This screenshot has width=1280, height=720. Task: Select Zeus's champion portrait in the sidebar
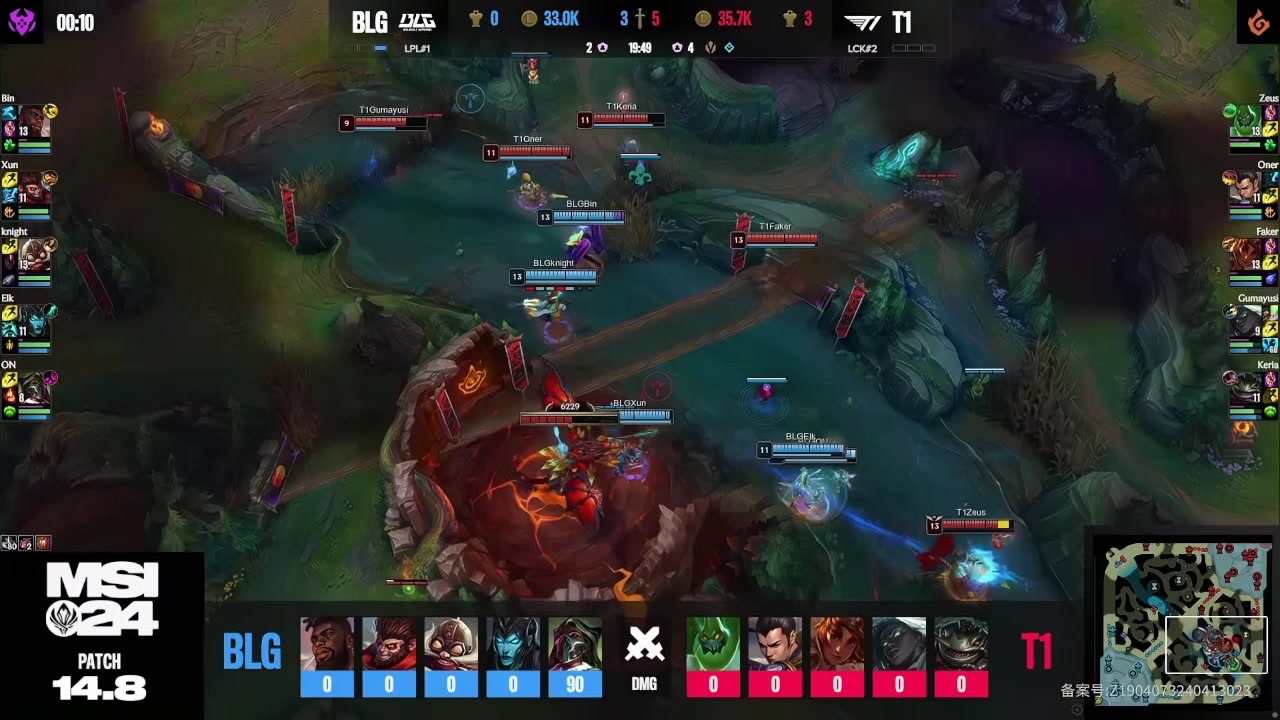click(1246, 121)
